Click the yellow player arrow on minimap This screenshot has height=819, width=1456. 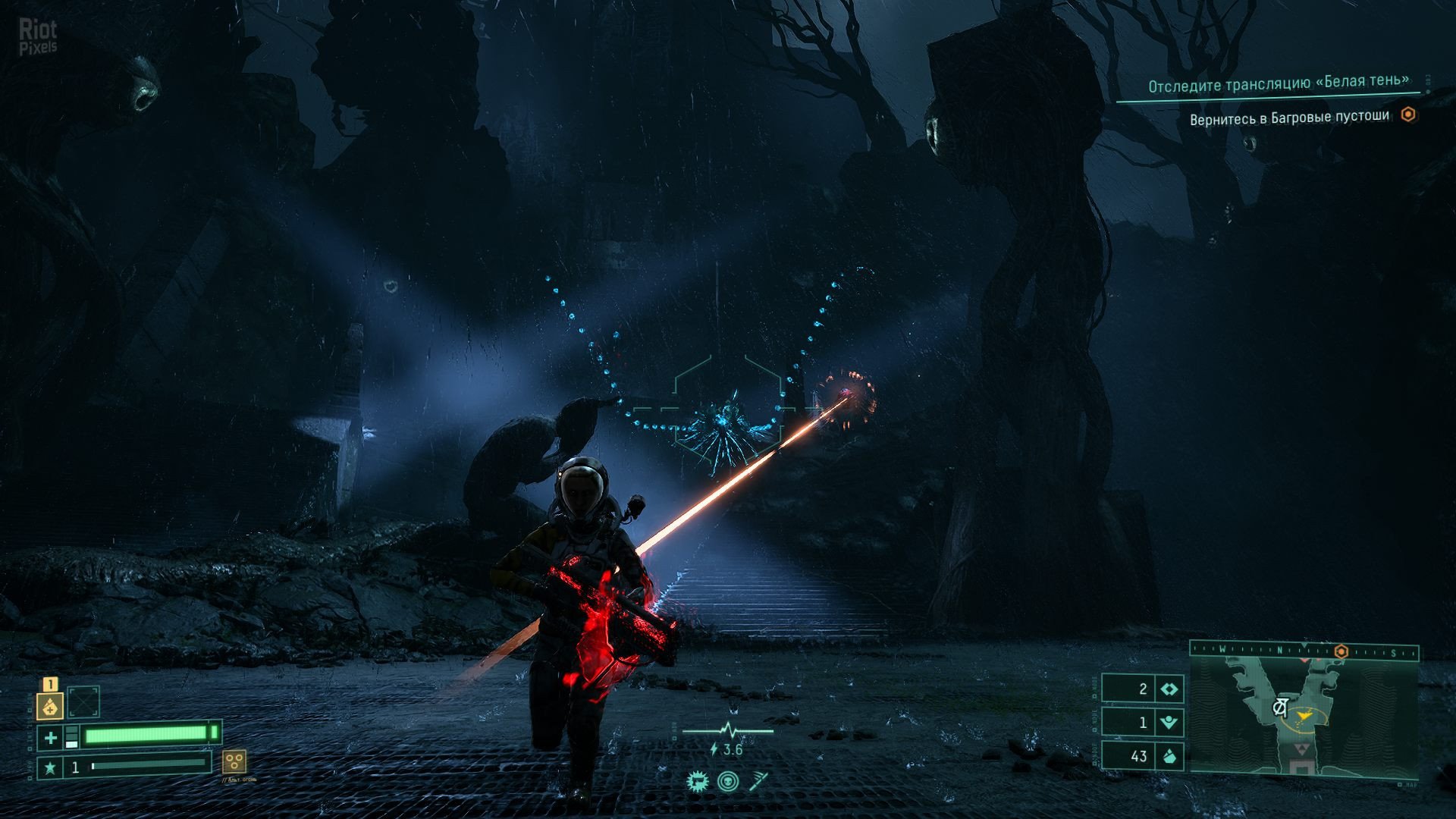pos(1304,715)
